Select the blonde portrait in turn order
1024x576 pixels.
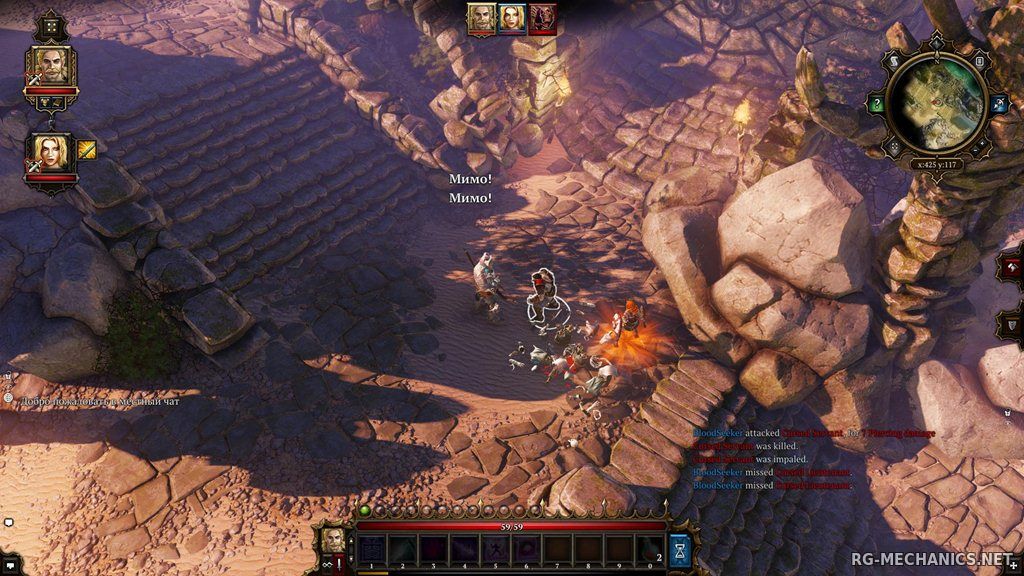tap(513, 18)
